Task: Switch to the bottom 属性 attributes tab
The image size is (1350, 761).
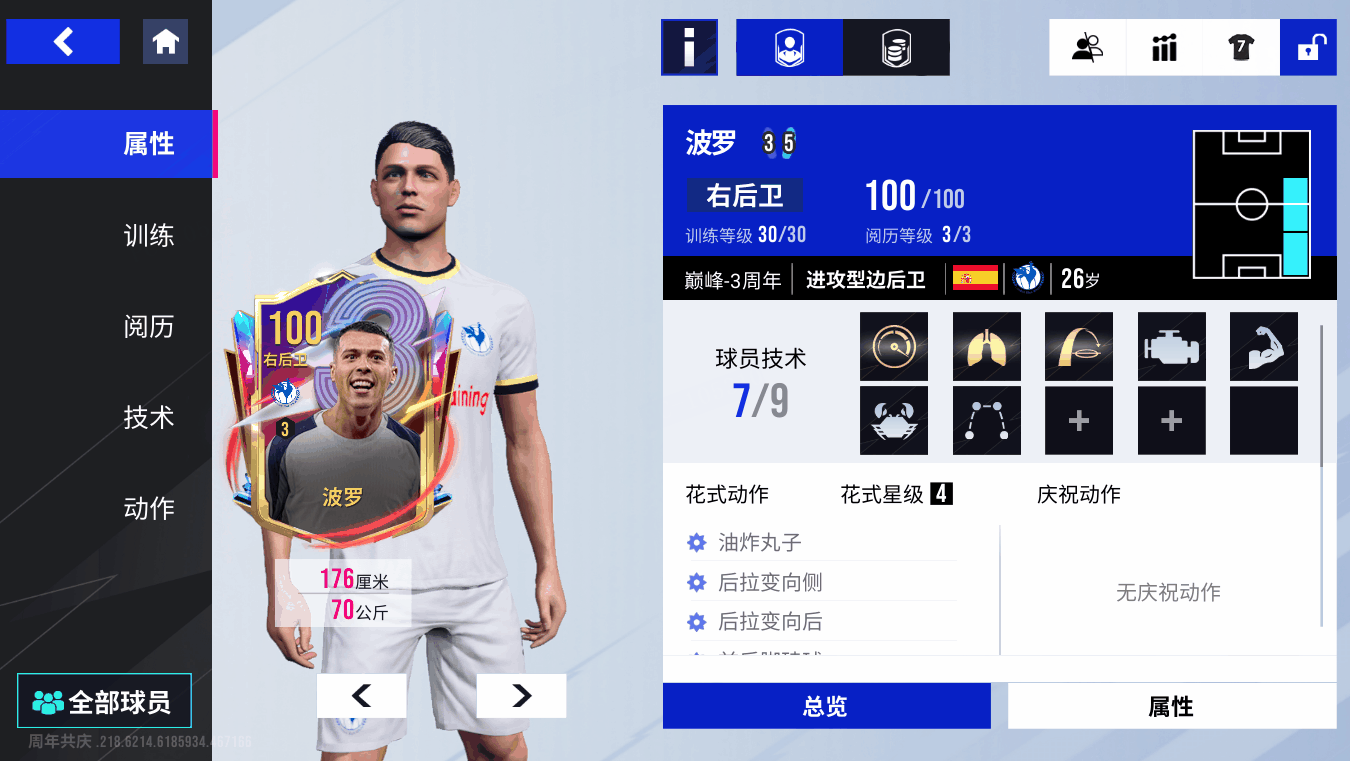Action: pyautogui.click(x=1171, y=707)
